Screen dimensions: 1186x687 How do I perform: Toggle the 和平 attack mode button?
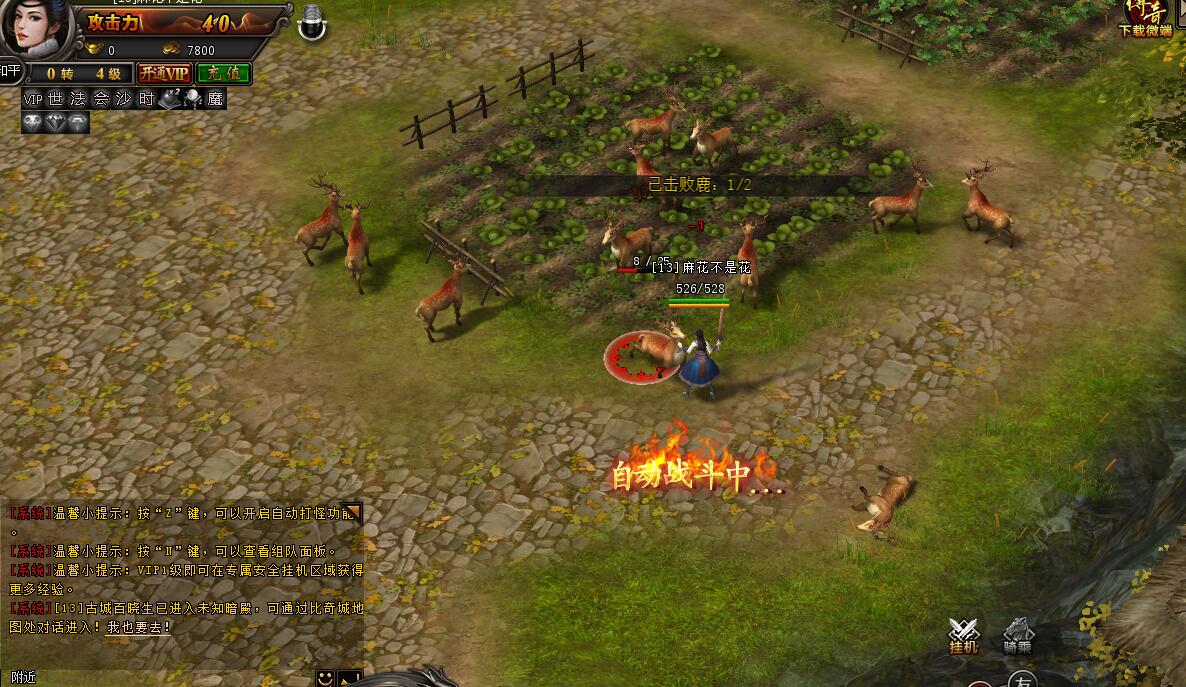(10, 71)
